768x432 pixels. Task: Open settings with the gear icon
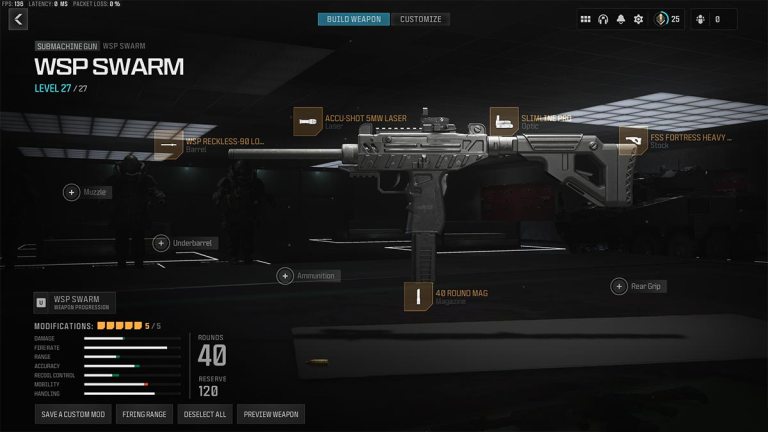pyautogui.click(x=639, y=19)
